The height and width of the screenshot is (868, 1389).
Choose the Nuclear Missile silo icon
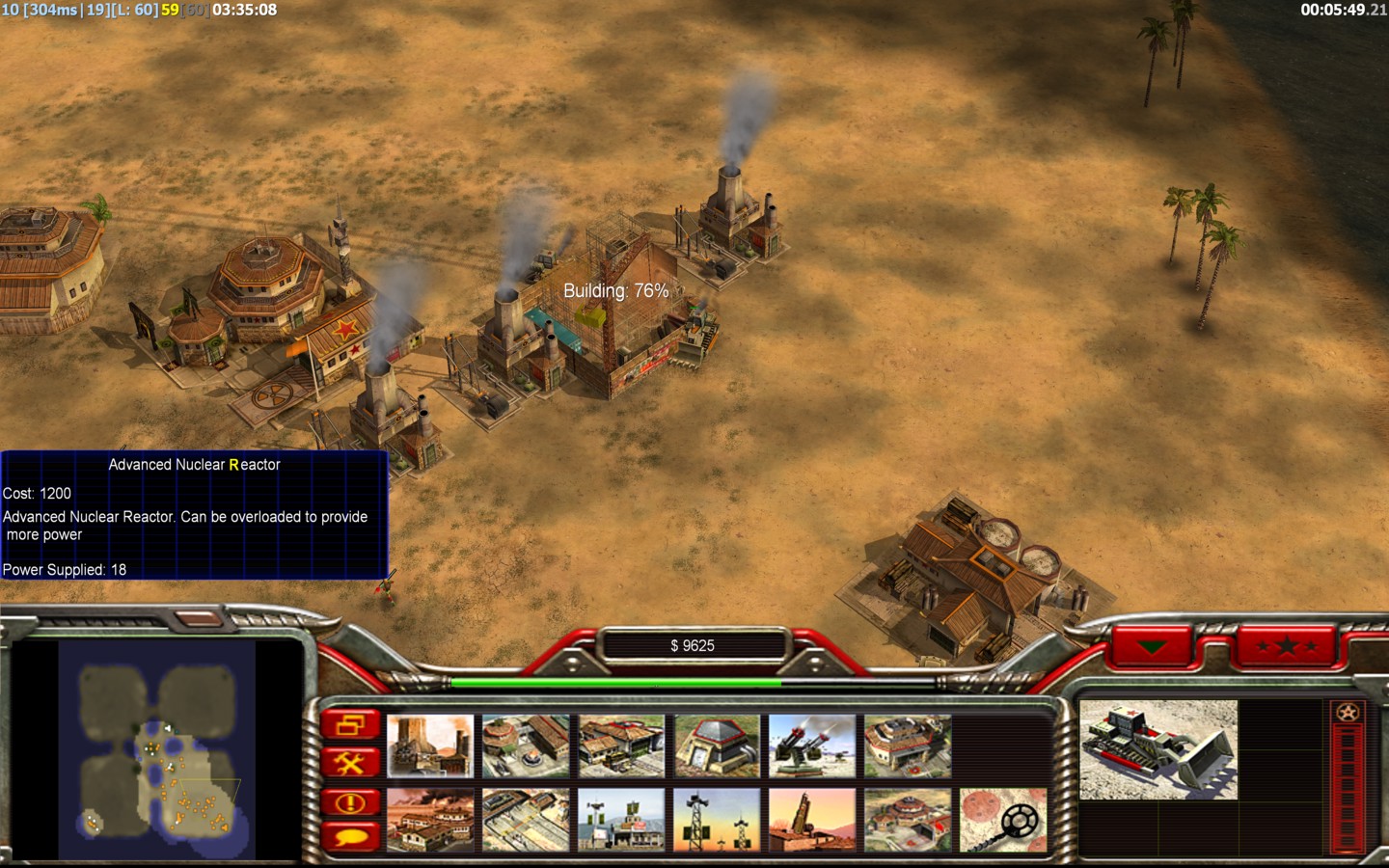tap(812, 820)
